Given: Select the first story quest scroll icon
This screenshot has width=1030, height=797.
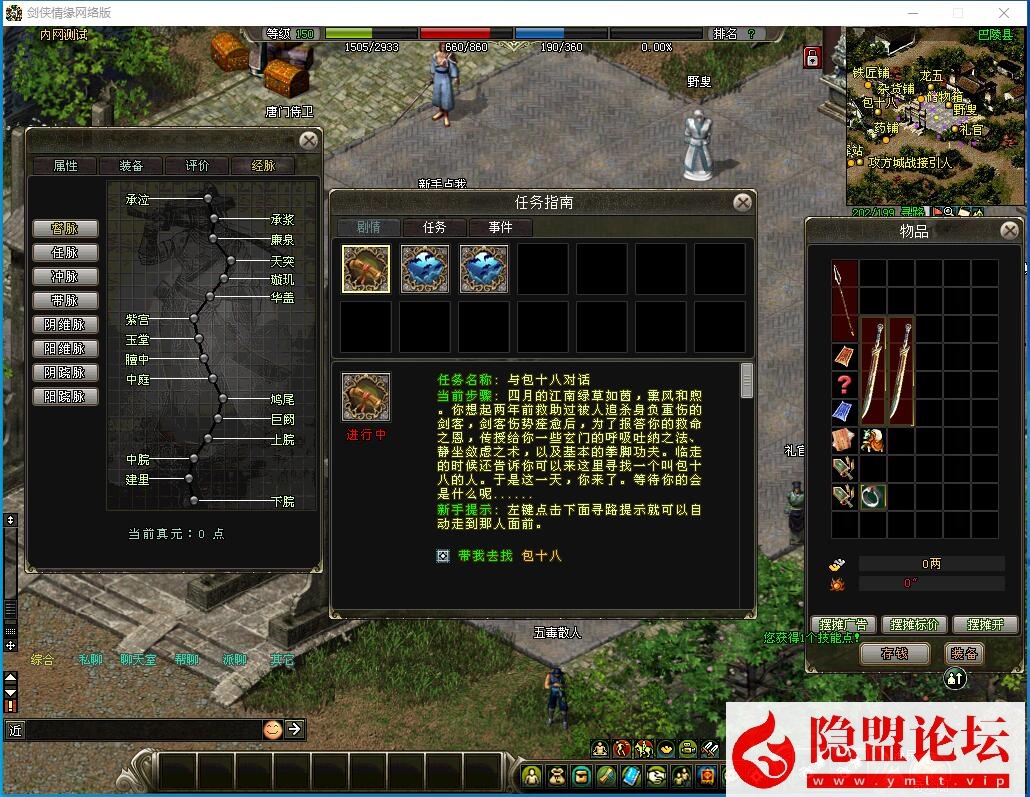Looking at the screenshot, I should pos(366,269).
